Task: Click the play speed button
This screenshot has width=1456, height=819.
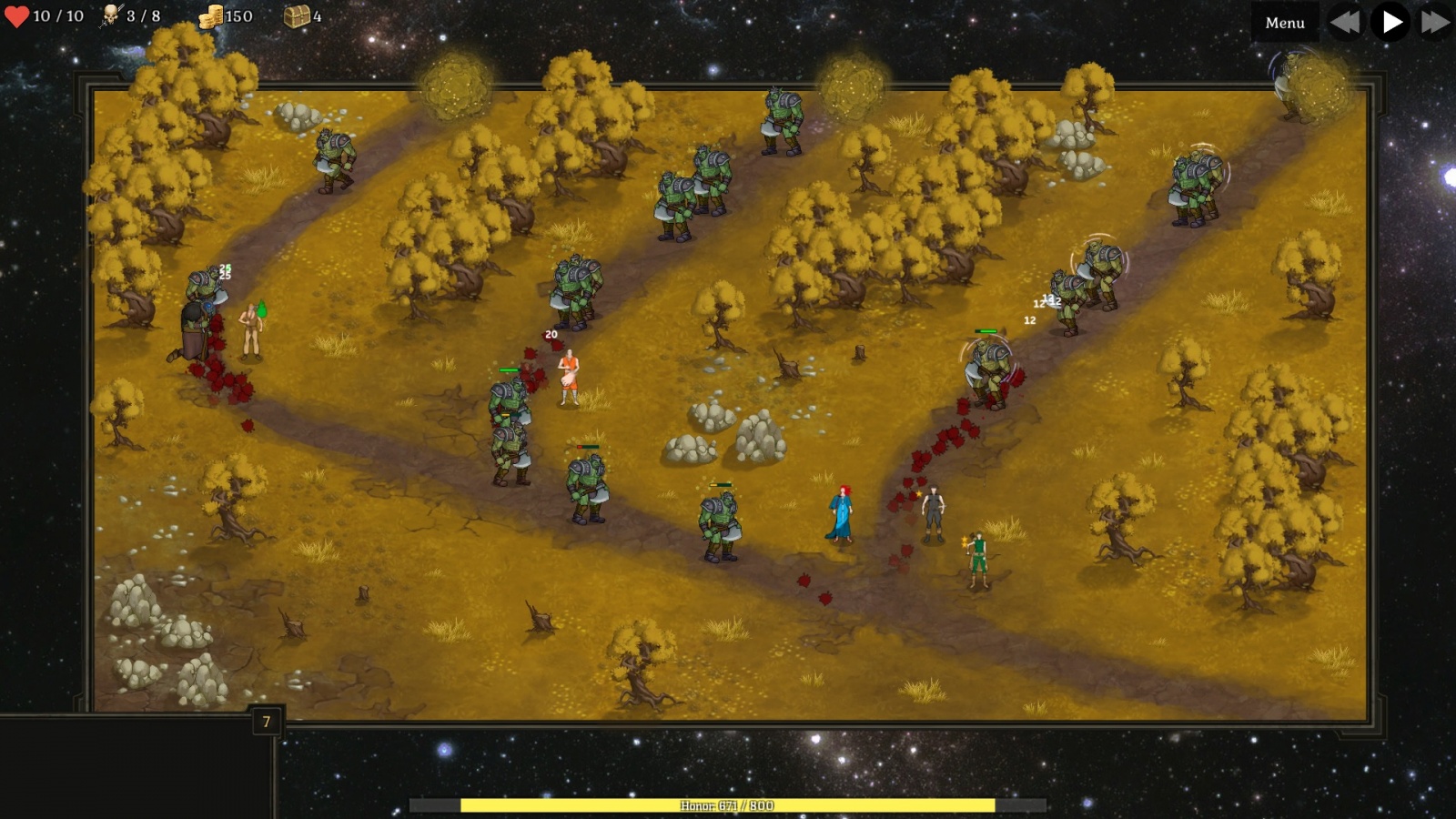Action: [x=1390, y=22]
